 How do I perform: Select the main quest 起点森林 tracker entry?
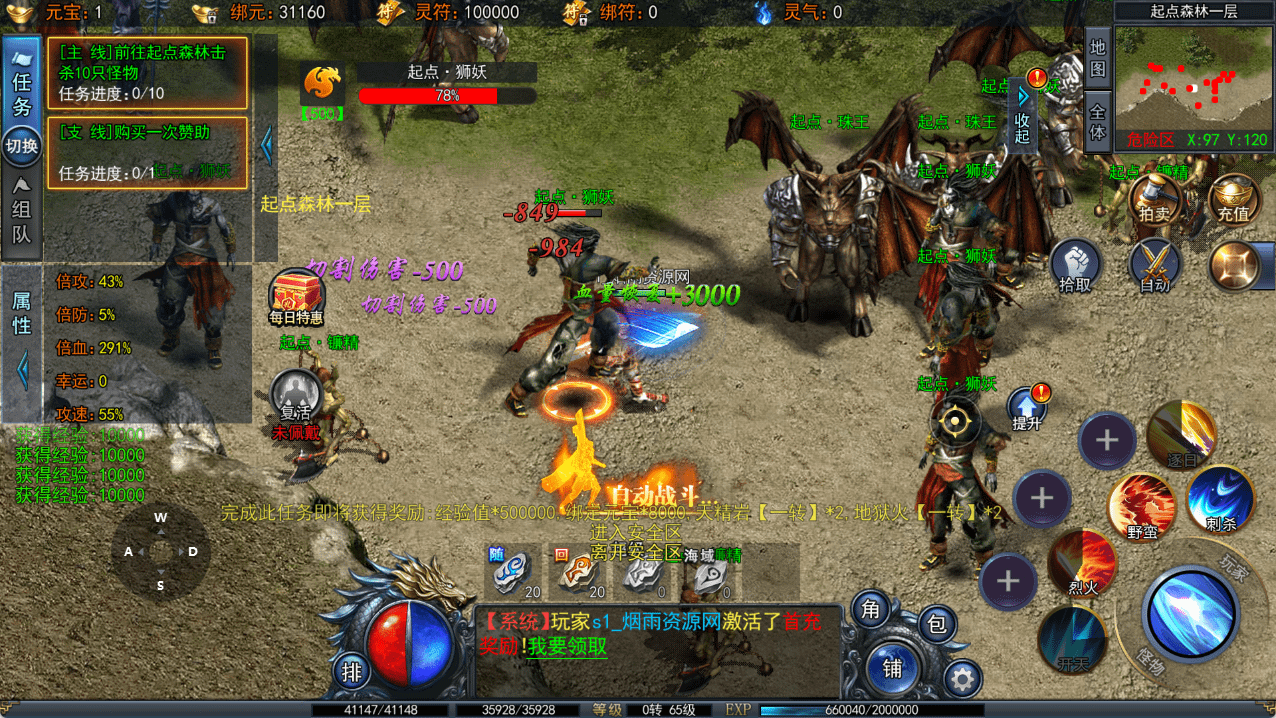[147, 72]
